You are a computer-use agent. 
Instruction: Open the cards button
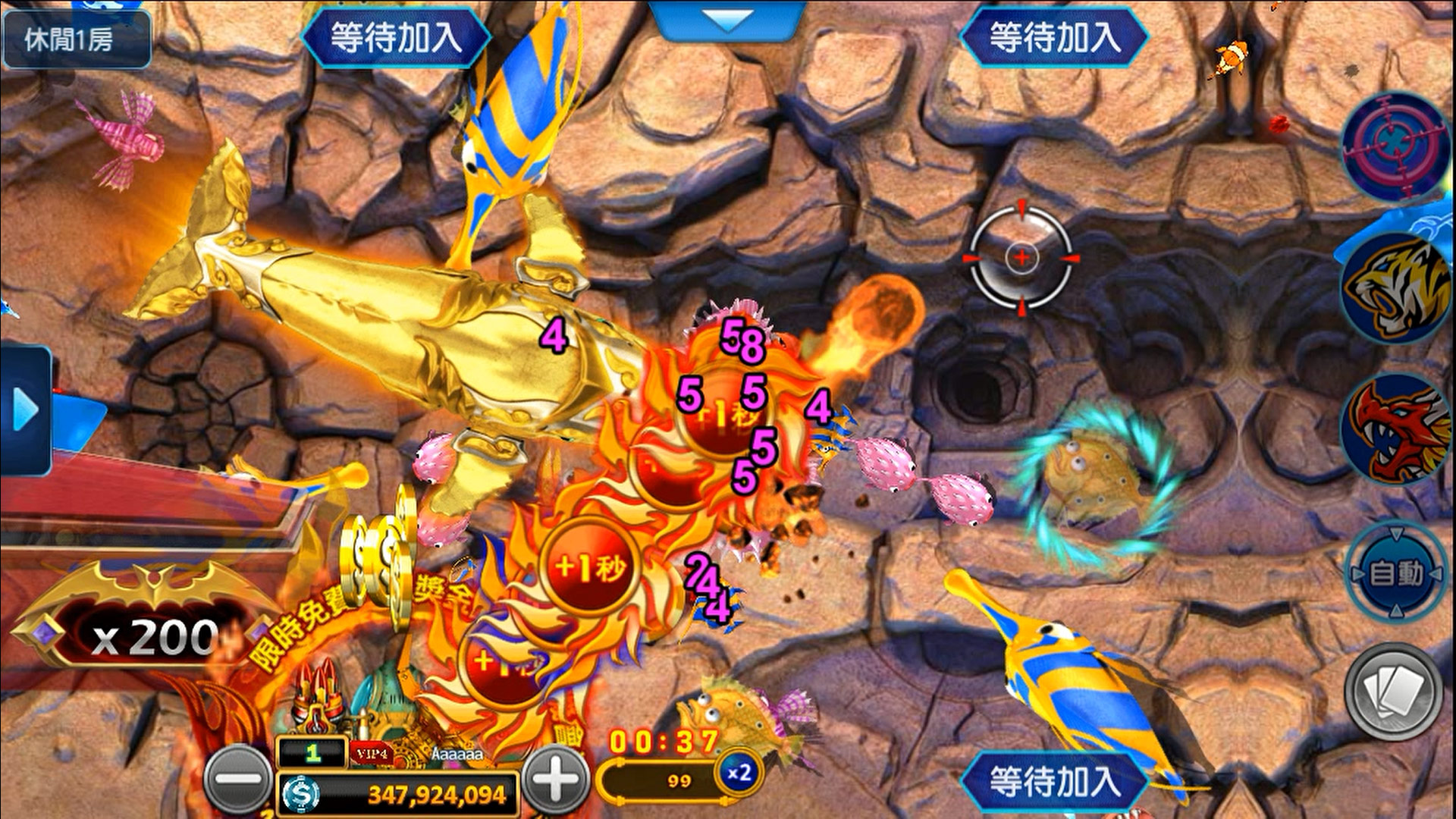(1394, 691)
